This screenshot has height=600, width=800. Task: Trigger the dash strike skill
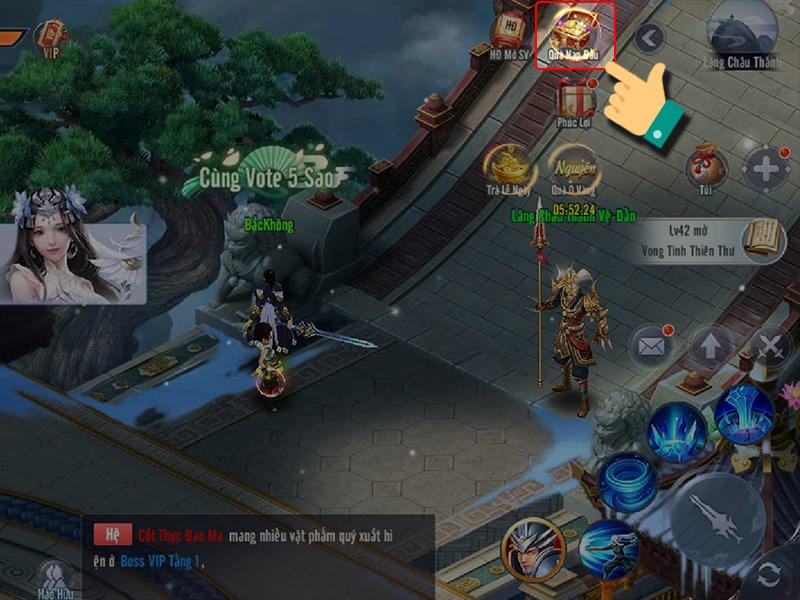tap(608, 549)
